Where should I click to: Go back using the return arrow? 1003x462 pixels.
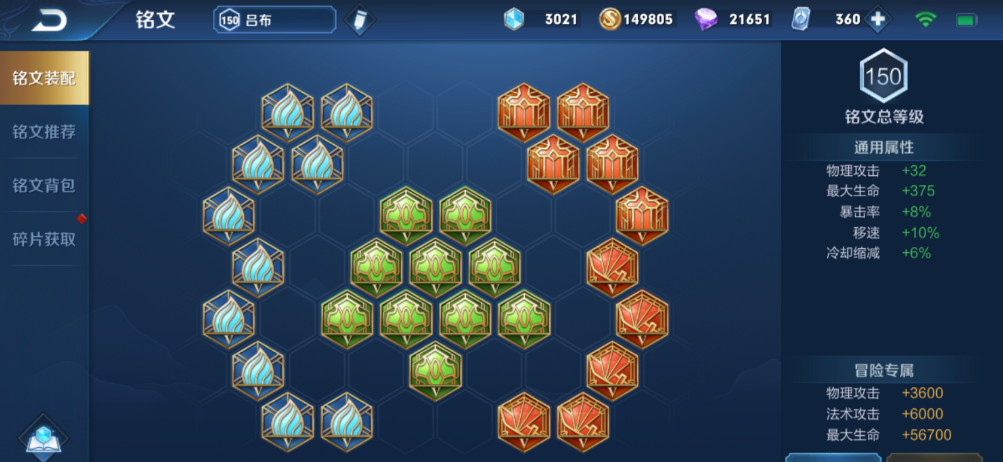(x=48, y=19)
